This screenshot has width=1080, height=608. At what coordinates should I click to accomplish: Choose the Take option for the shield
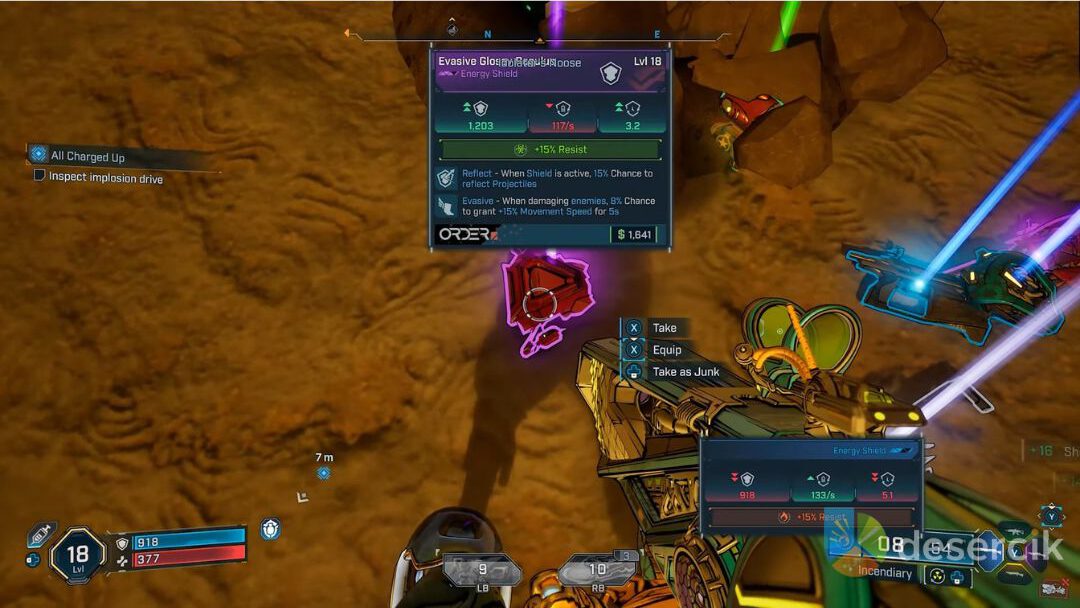(x=664, y=328)
